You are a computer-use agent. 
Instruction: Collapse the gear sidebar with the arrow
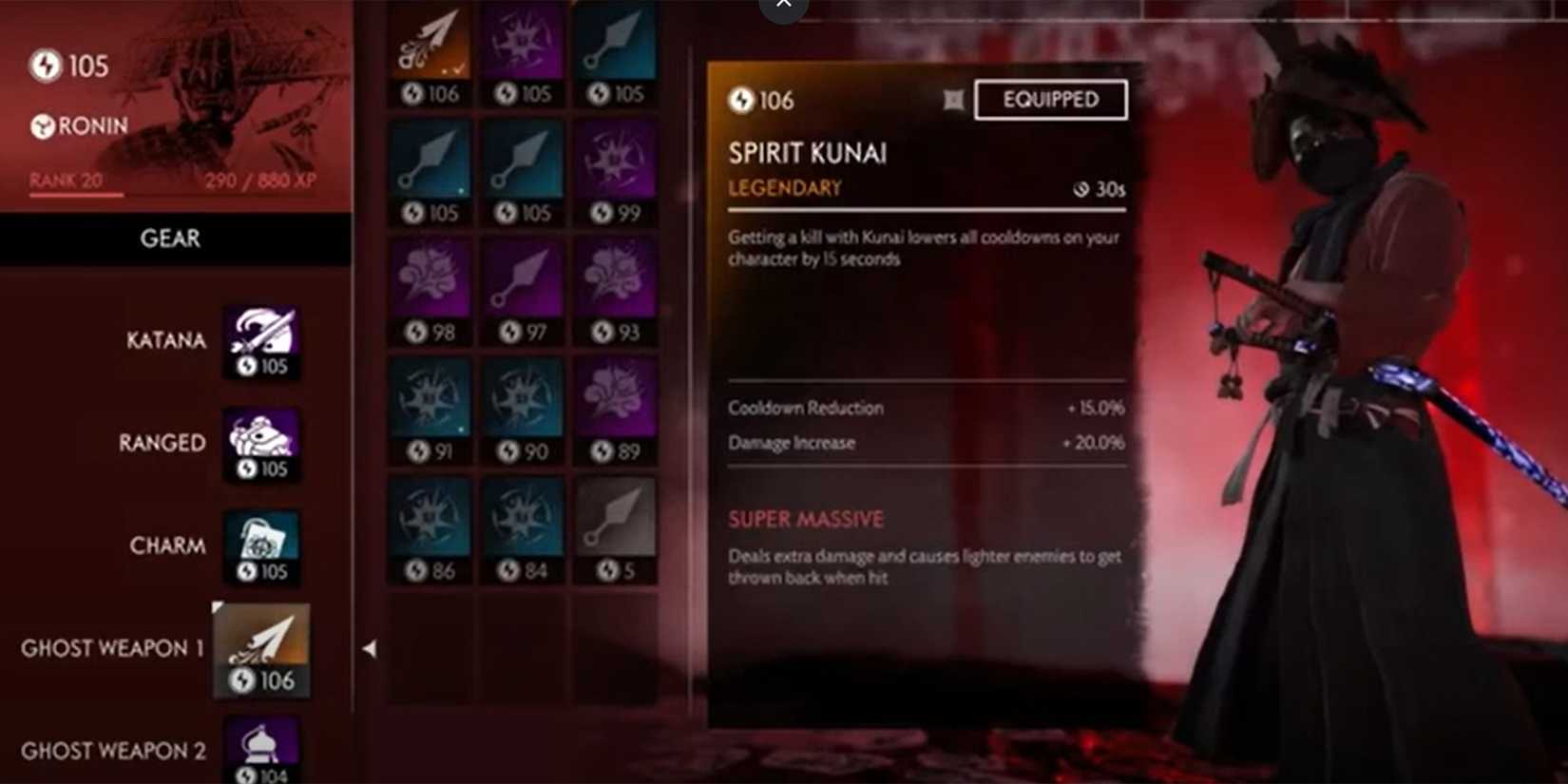point(370,648)
